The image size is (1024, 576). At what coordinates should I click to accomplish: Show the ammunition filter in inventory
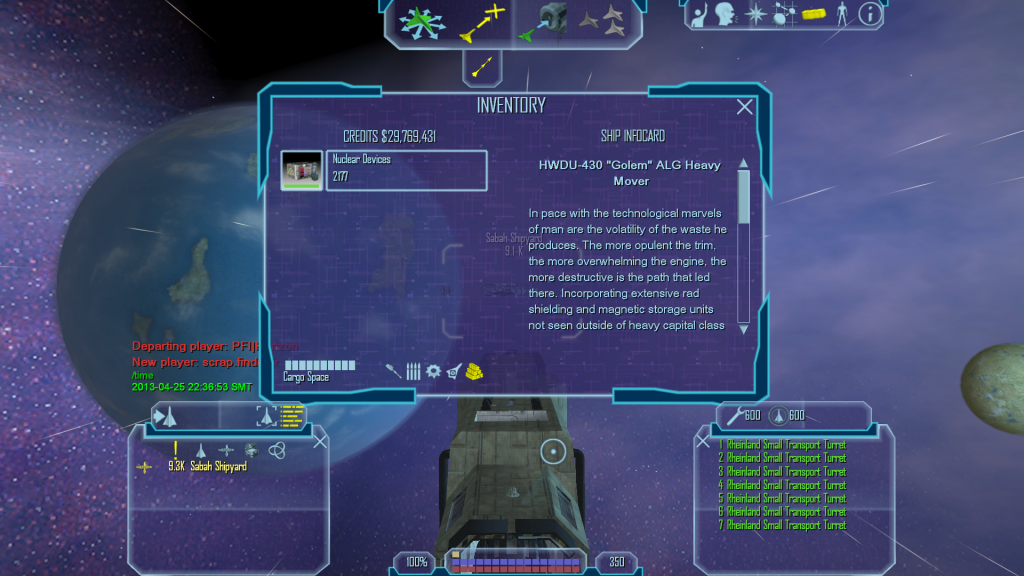[413, 371]
